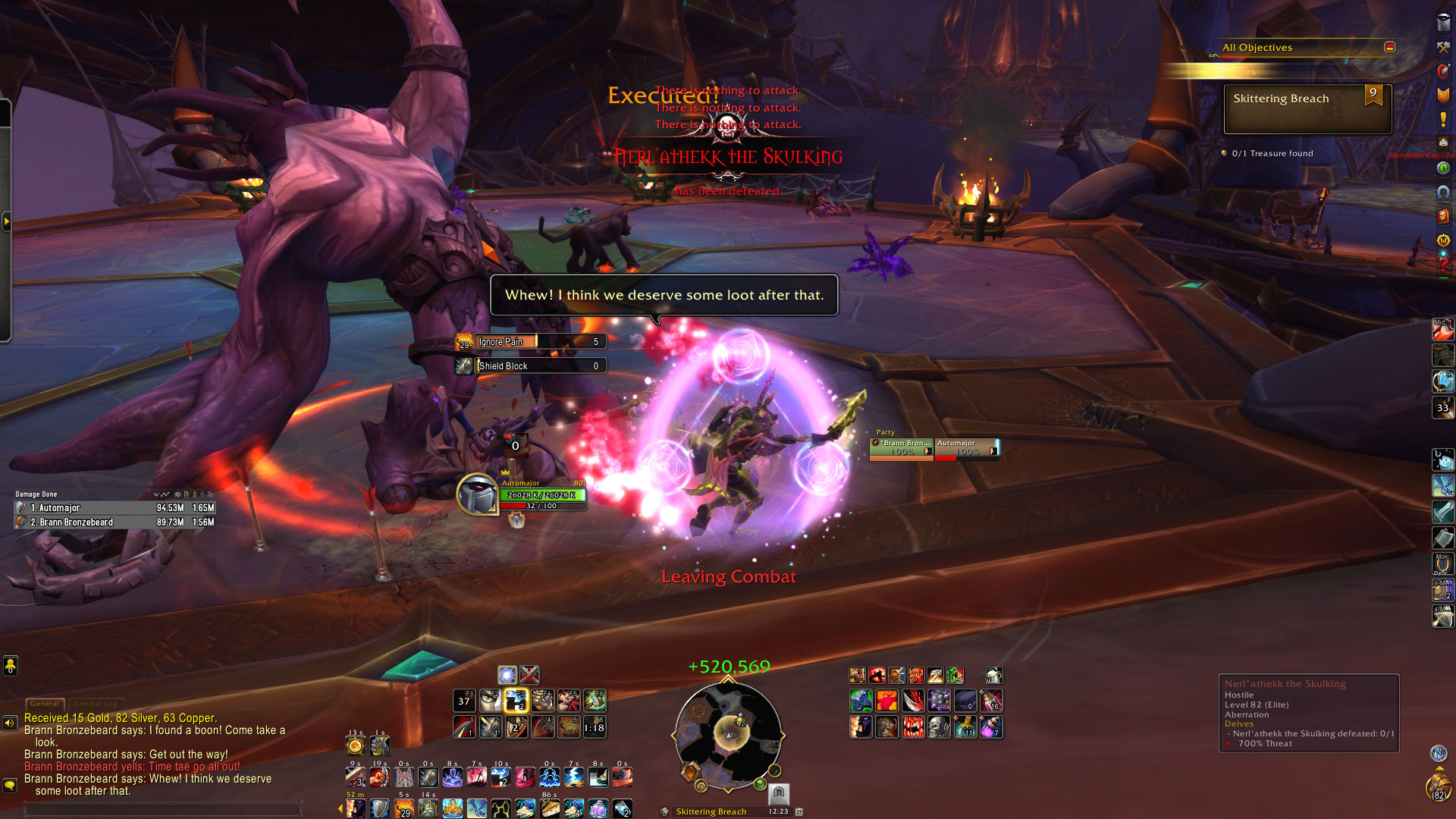The height and width of the screenshot is (819, 1456).
Task: Click the Brann Bronzebeard party frame
Action: 902,448
